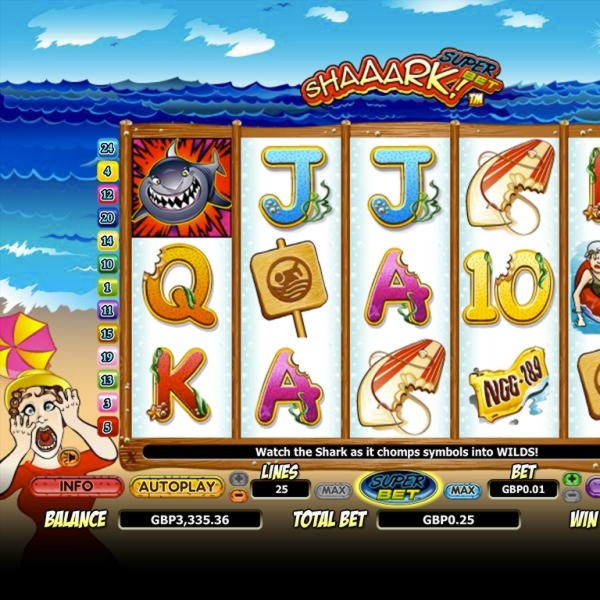Select payline marker 24

click(107, 148)
